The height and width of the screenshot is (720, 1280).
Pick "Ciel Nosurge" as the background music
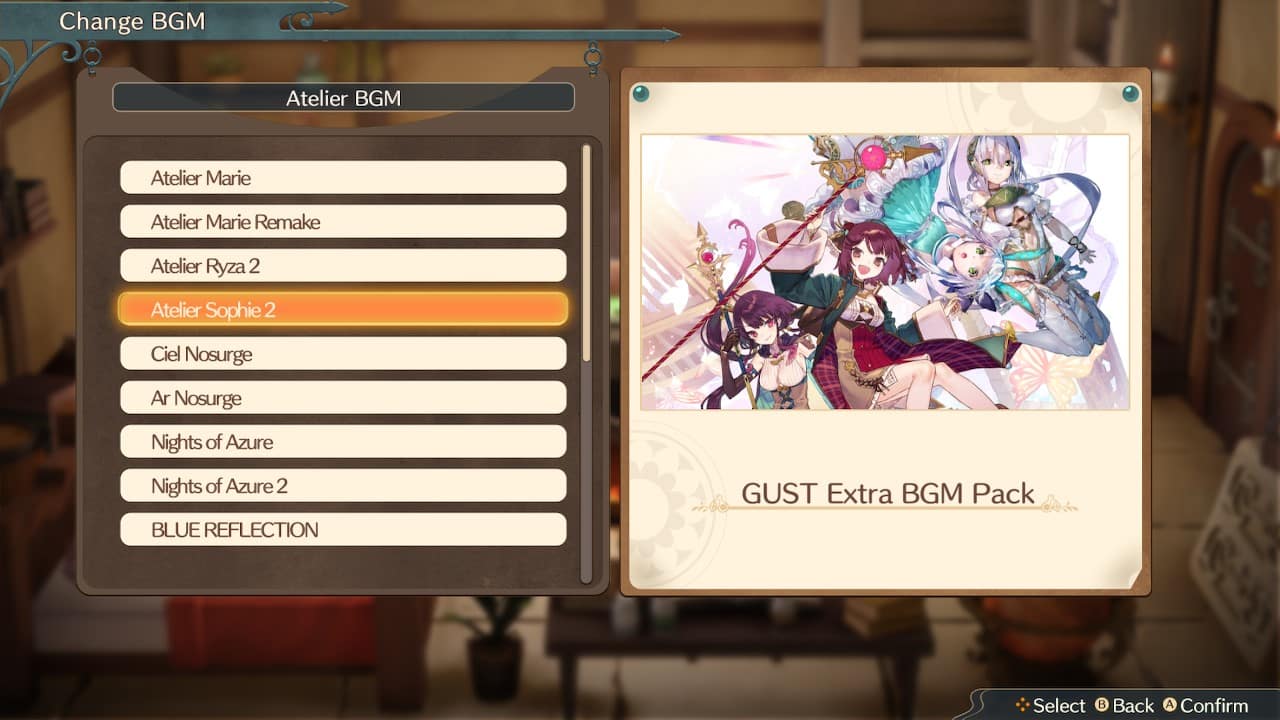(x=343, y=353)
